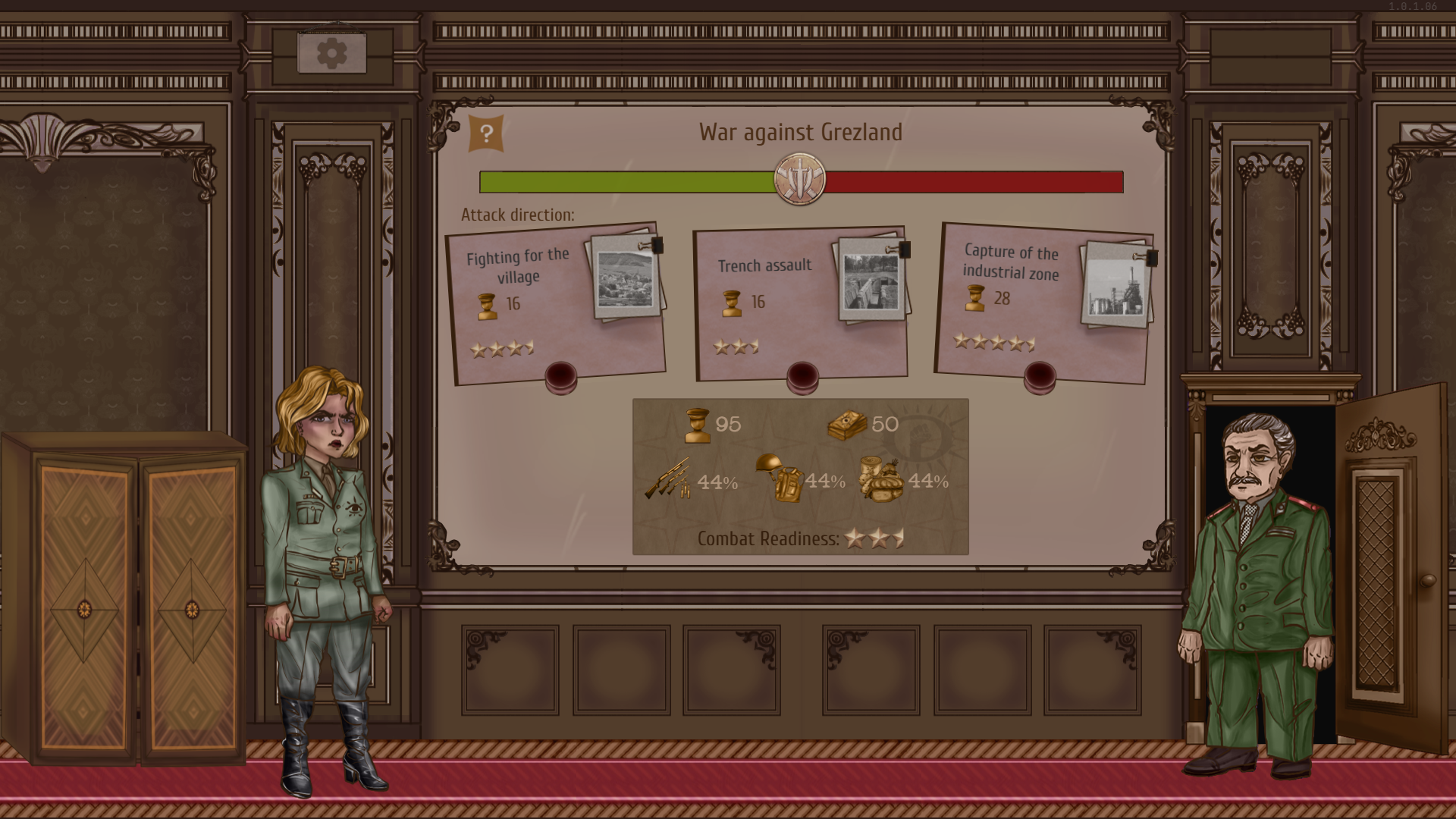Select the food provisions icon at 44%
1456x819 pixels.
click(x=882, y=481)
